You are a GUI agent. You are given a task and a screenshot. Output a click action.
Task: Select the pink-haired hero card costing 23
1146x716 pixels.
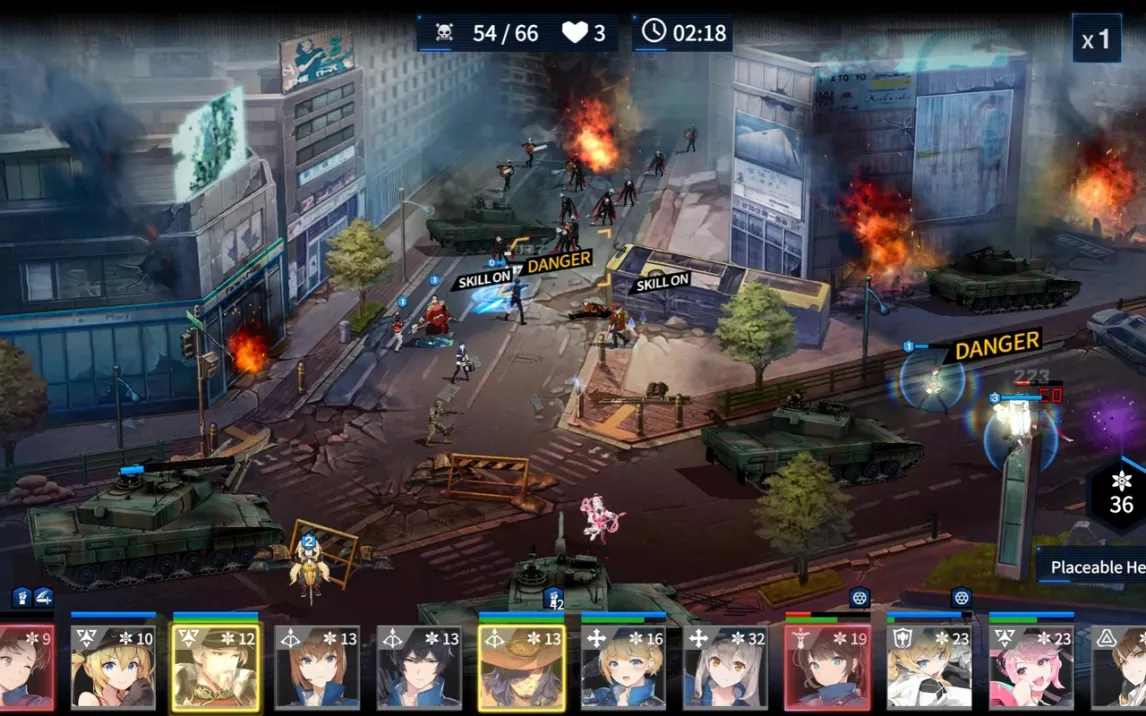pos(1031,667)
